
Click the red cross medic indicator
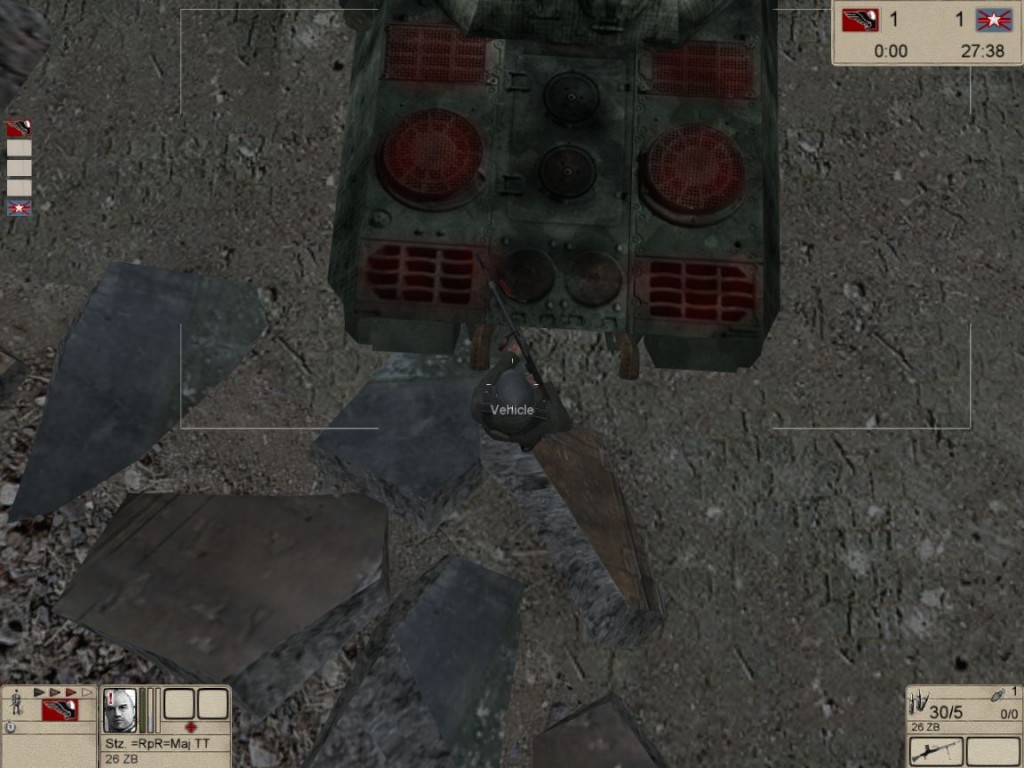191,727
